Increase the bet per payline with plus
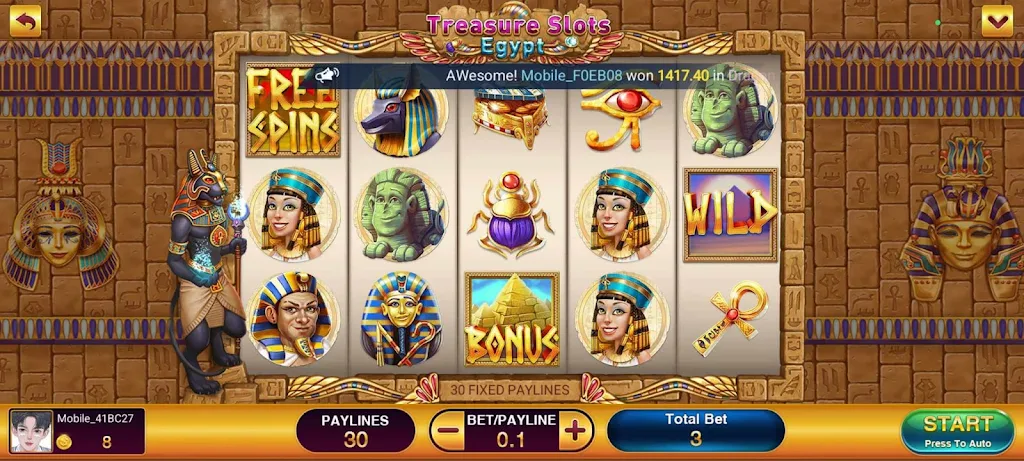 click(575, 431)
